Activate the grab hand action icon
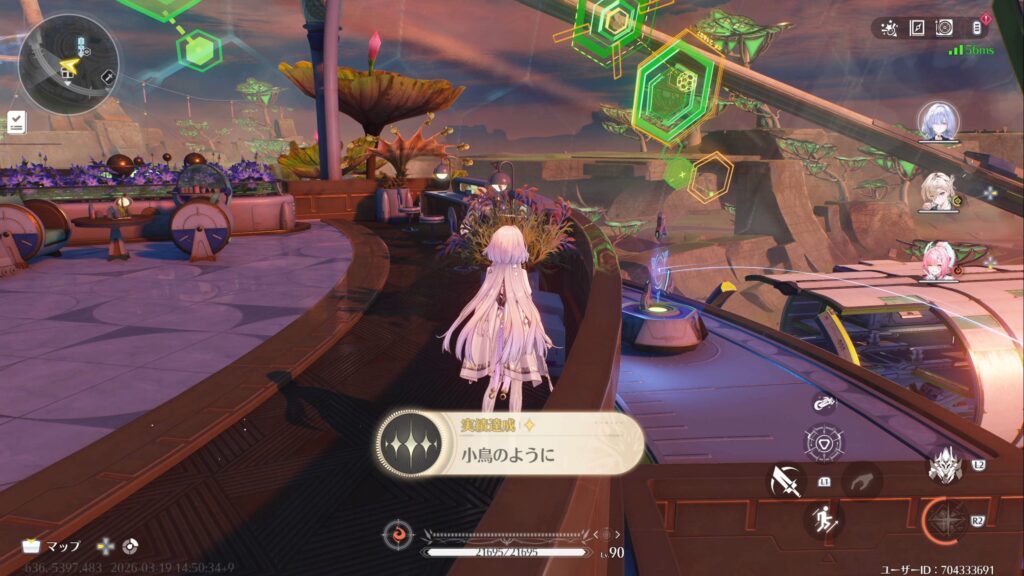 [x=861, y=481]
